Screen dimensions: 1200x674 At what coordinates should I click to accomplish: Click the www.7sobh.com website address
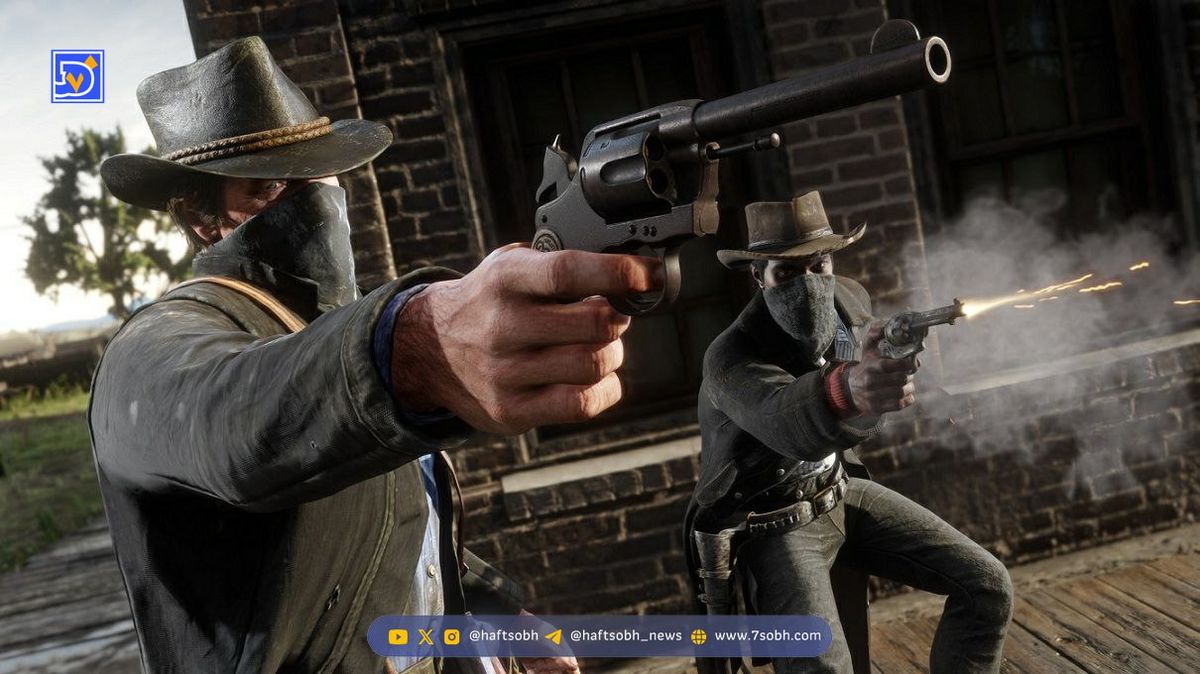tap(767, 636)
